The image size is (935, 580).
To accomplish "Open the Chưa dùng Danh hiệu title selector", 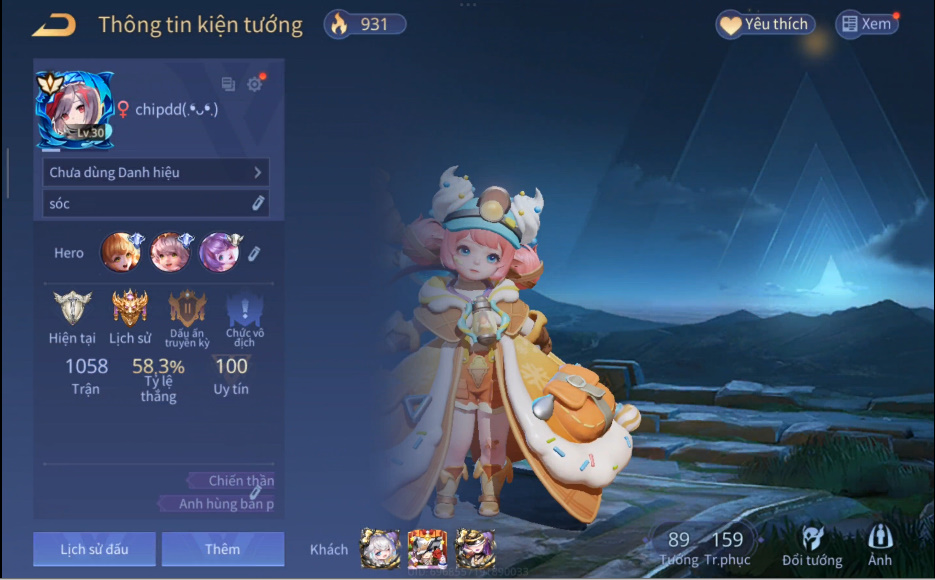I will 156,172.
